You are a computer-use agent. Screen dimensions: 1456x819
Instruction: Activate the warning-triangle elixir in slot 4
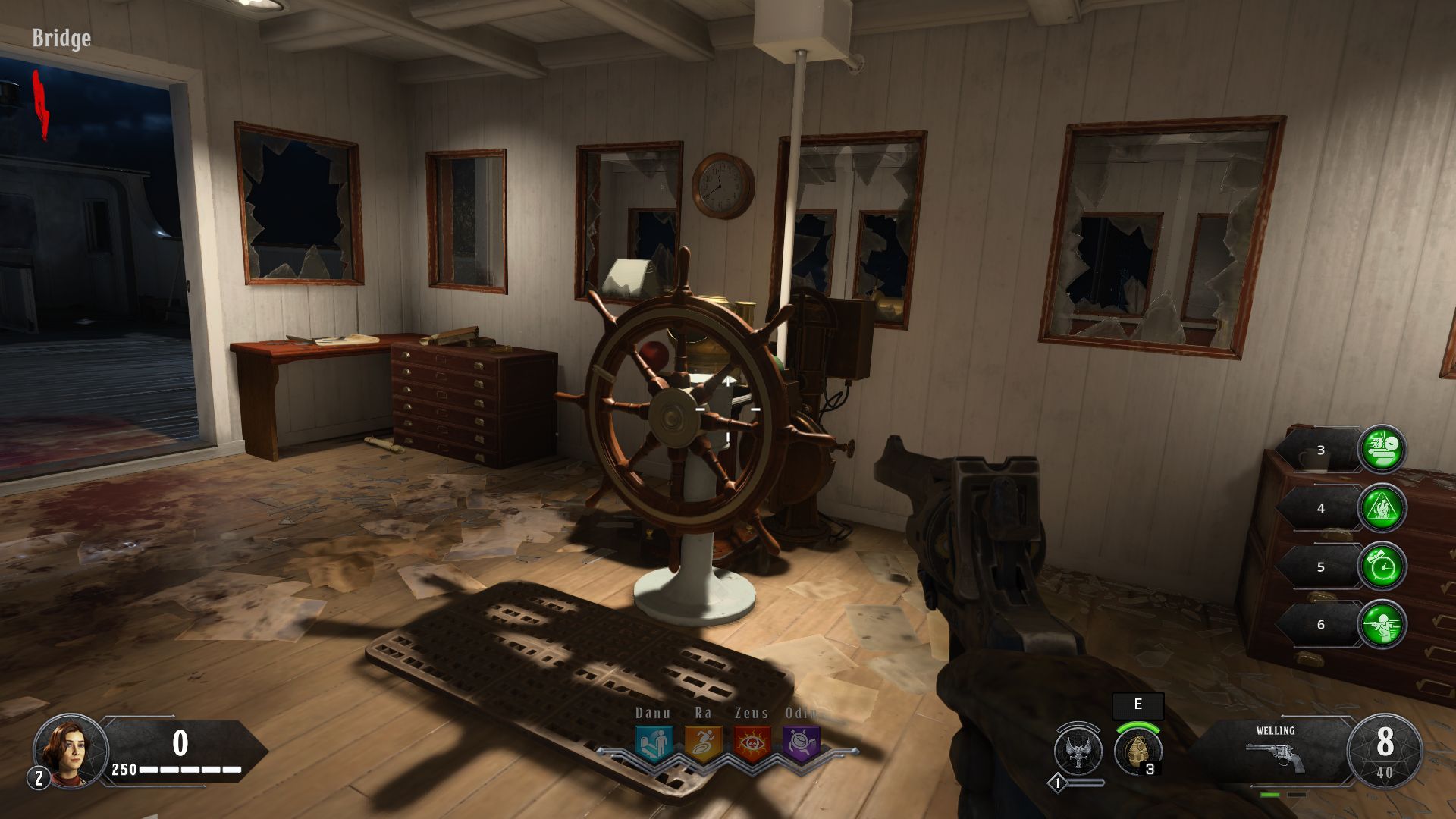pos(1382,508)
